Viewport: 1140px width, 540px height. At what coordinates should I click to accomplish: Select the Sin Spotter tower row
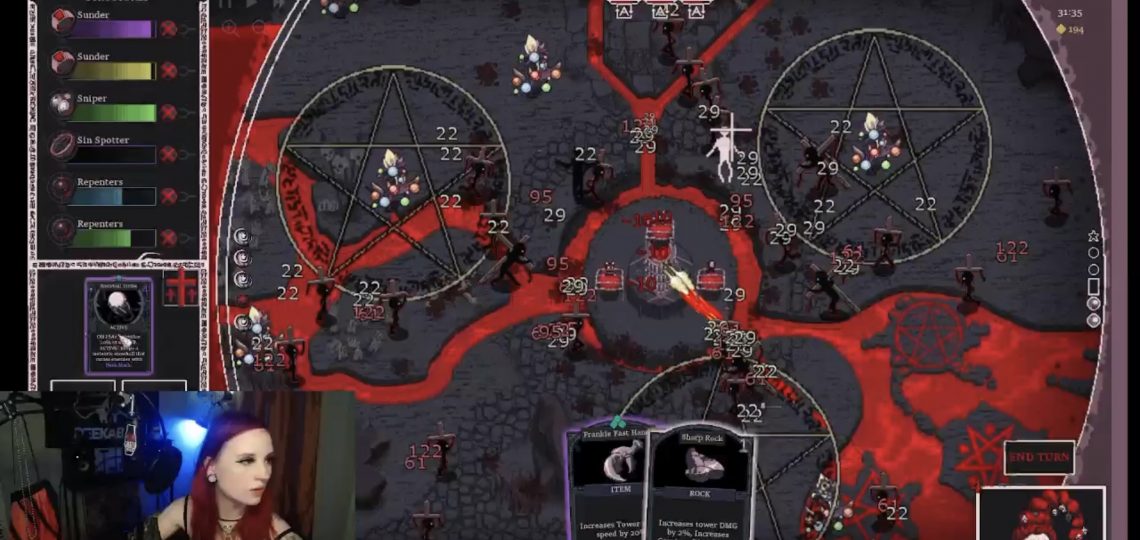point(105,149)
